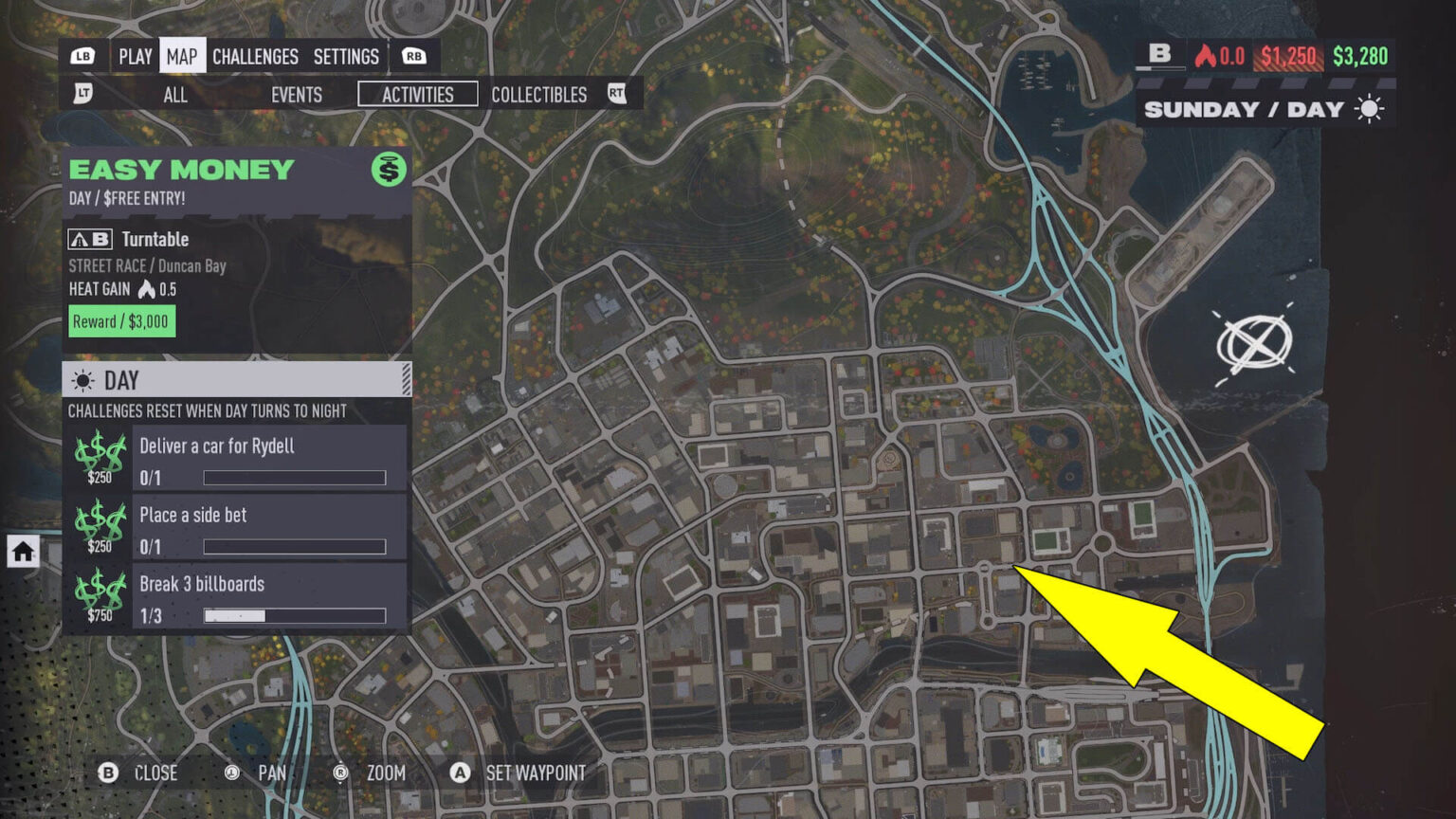Click the Break 3 billboards progress bar
Viewport: 1456px width, 819px height.
tap(294, 616)
